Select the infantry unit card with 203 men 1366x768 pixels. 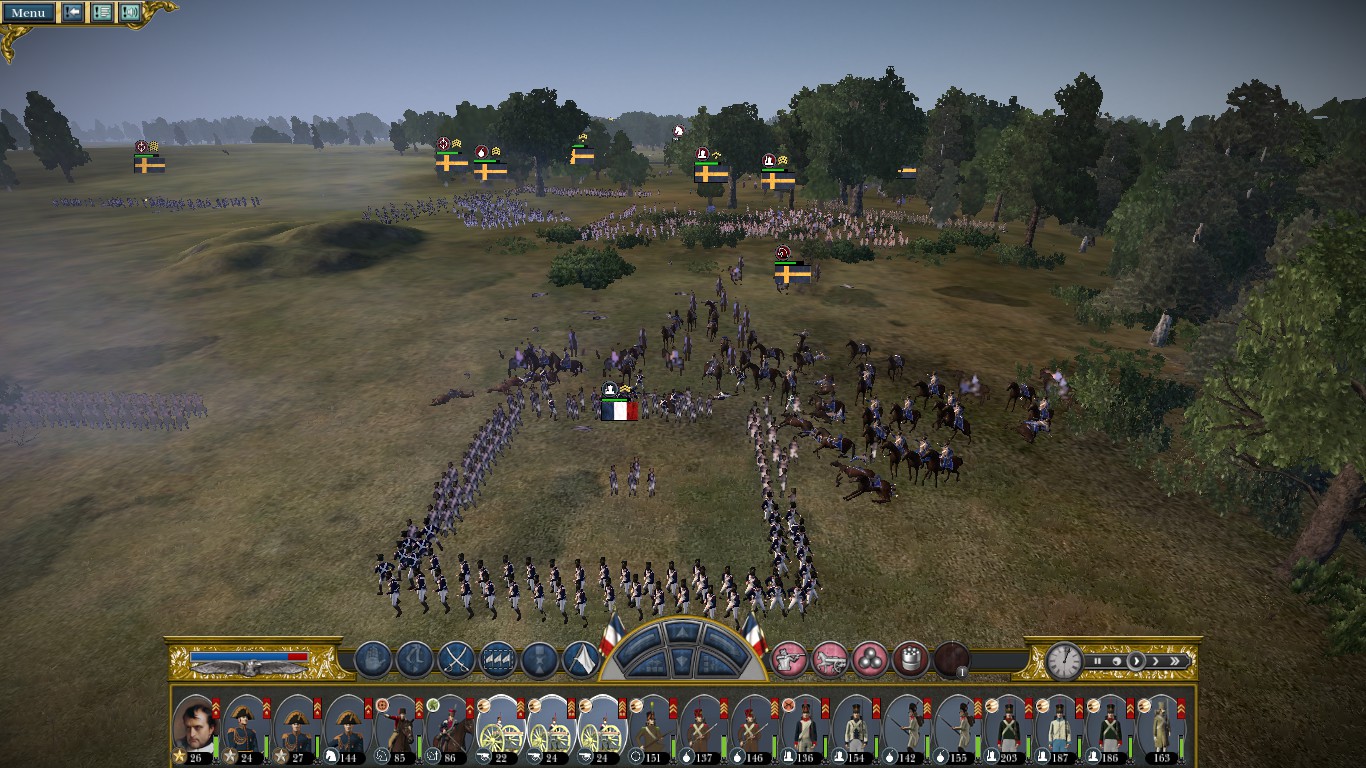1007,726
